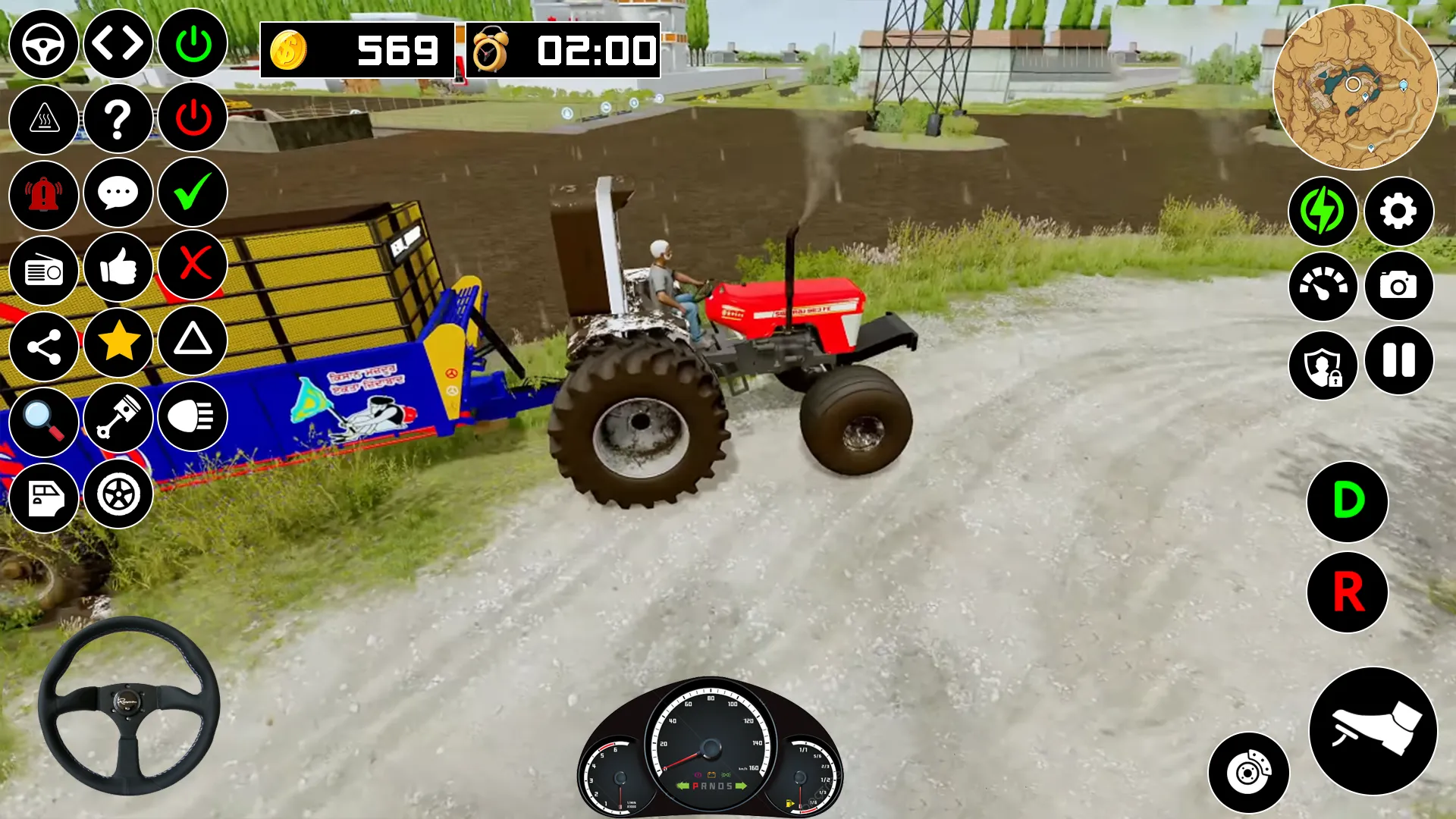Open the settings gear menu
This screenshot has width=1456, height=819.
pos(1398,212)
